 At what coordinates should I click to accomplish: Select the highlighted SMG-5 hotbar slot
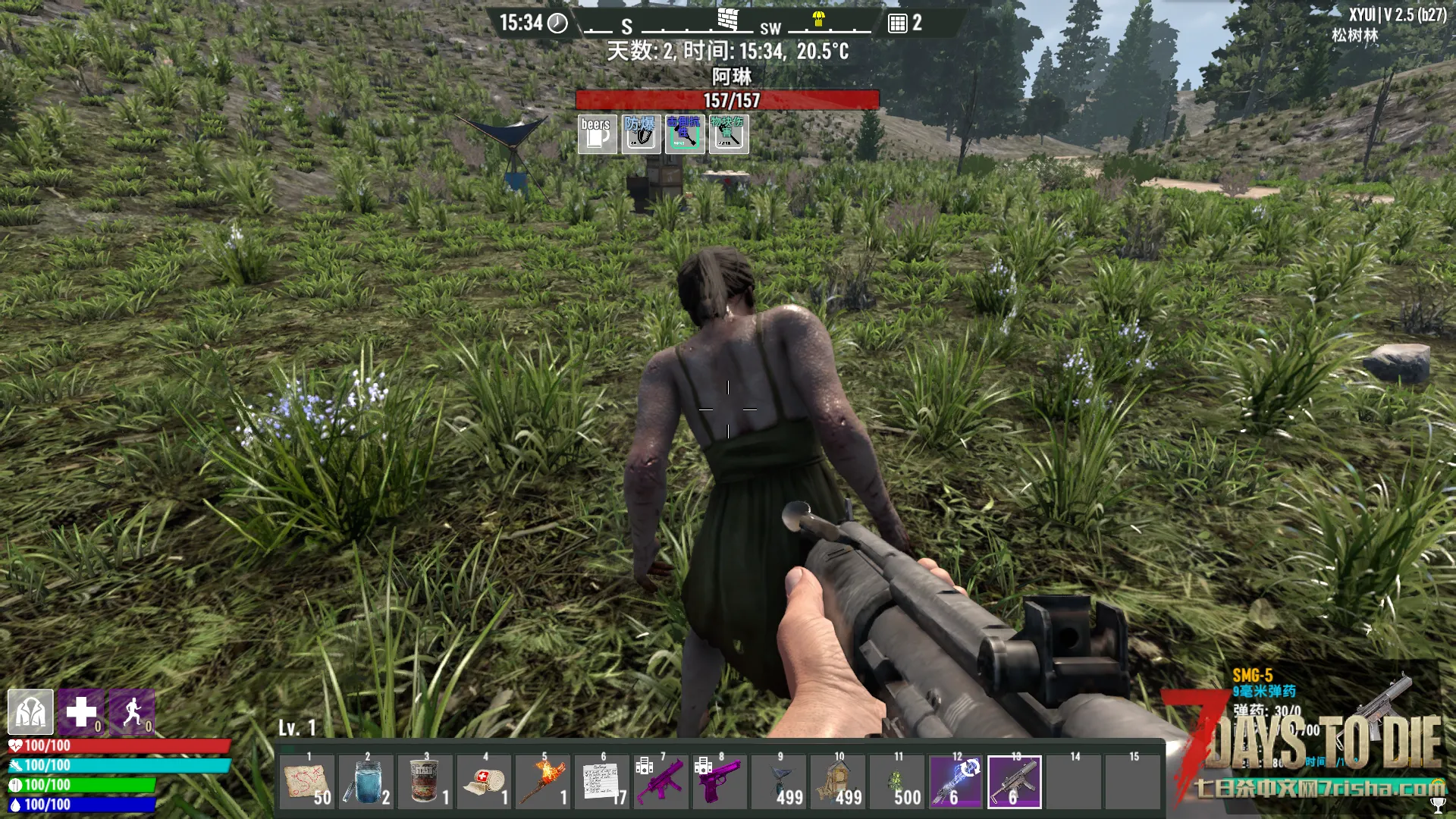tap(1015, 782)
